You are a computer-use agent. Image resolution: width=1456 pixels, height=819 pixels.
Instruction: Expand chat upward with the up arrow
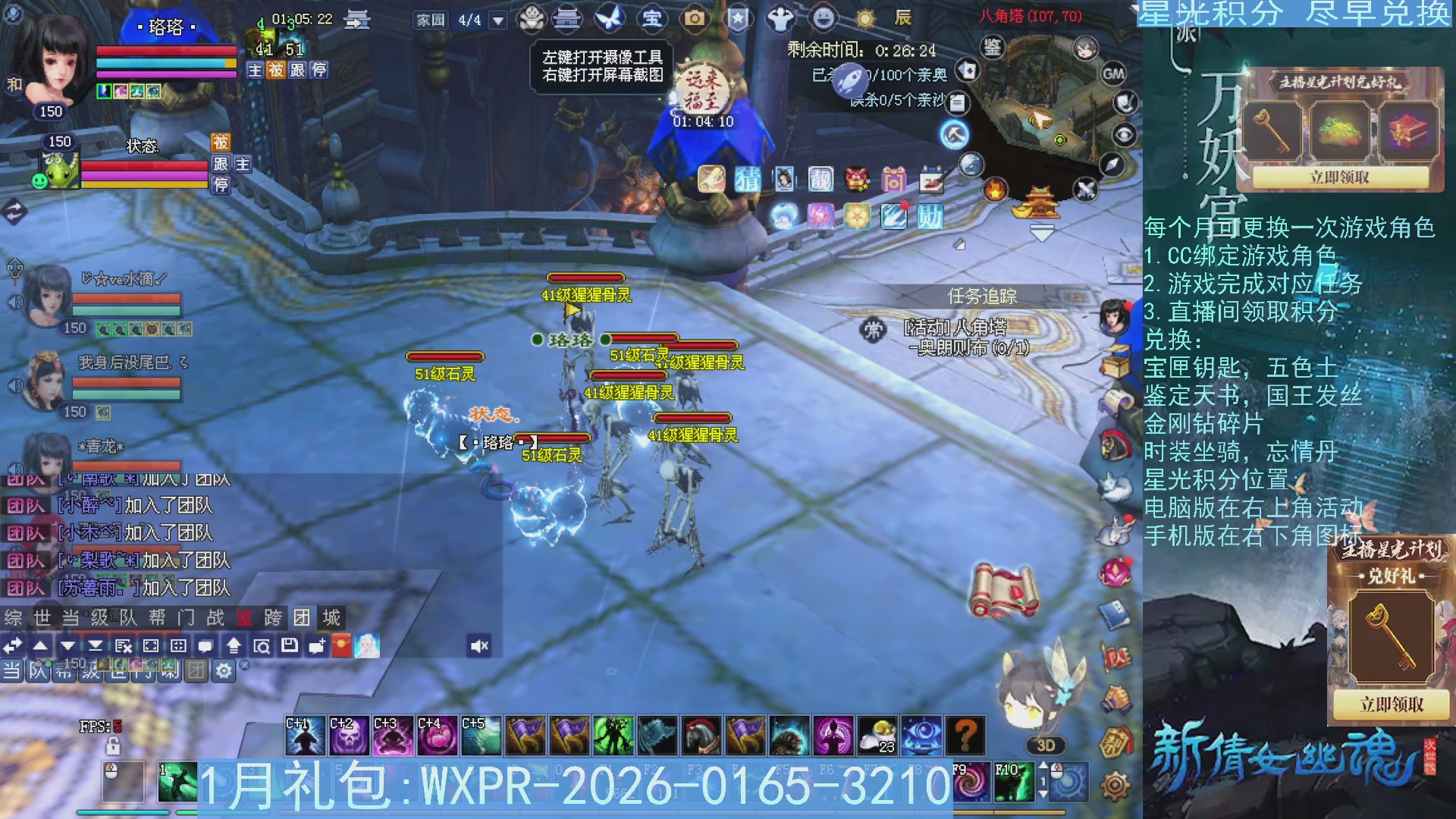pyautogui.click(x=39, y=646)
